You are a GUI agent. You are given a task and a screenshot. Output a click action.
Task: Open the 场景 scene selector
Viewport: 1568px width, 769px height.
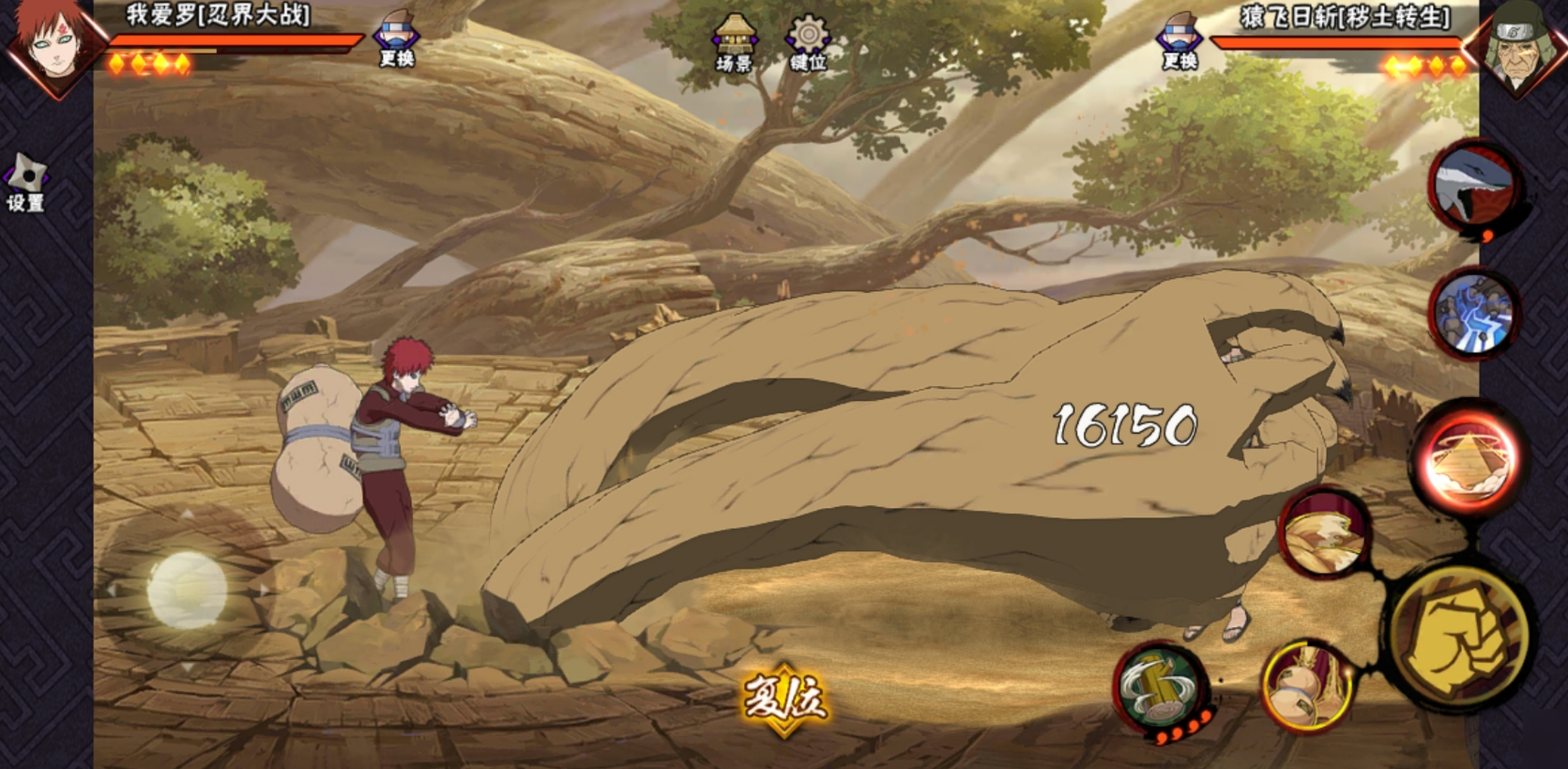734,43
